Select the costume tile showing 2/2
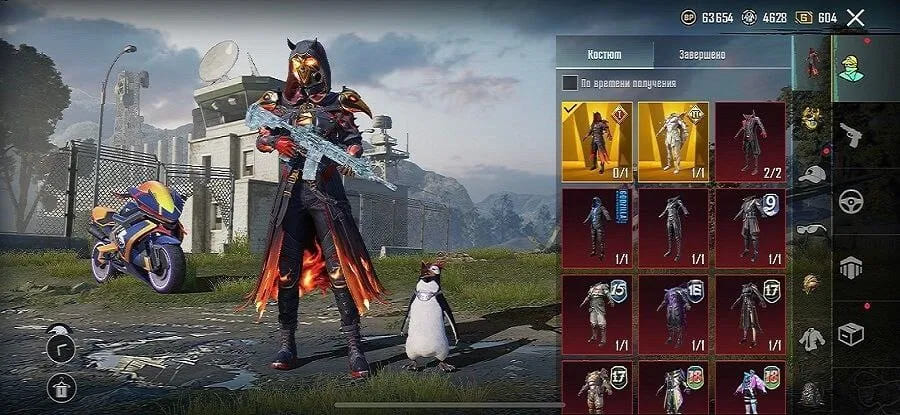The image size is (900, 415). 750,141
